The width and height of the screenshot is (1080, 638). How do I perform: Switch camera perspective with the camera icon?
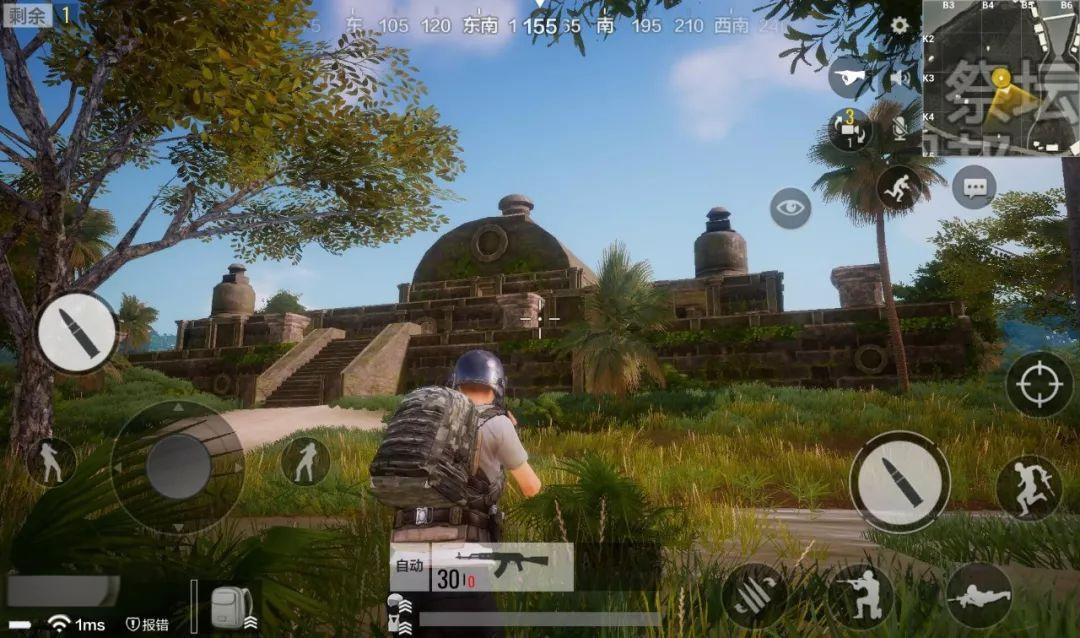849,129
